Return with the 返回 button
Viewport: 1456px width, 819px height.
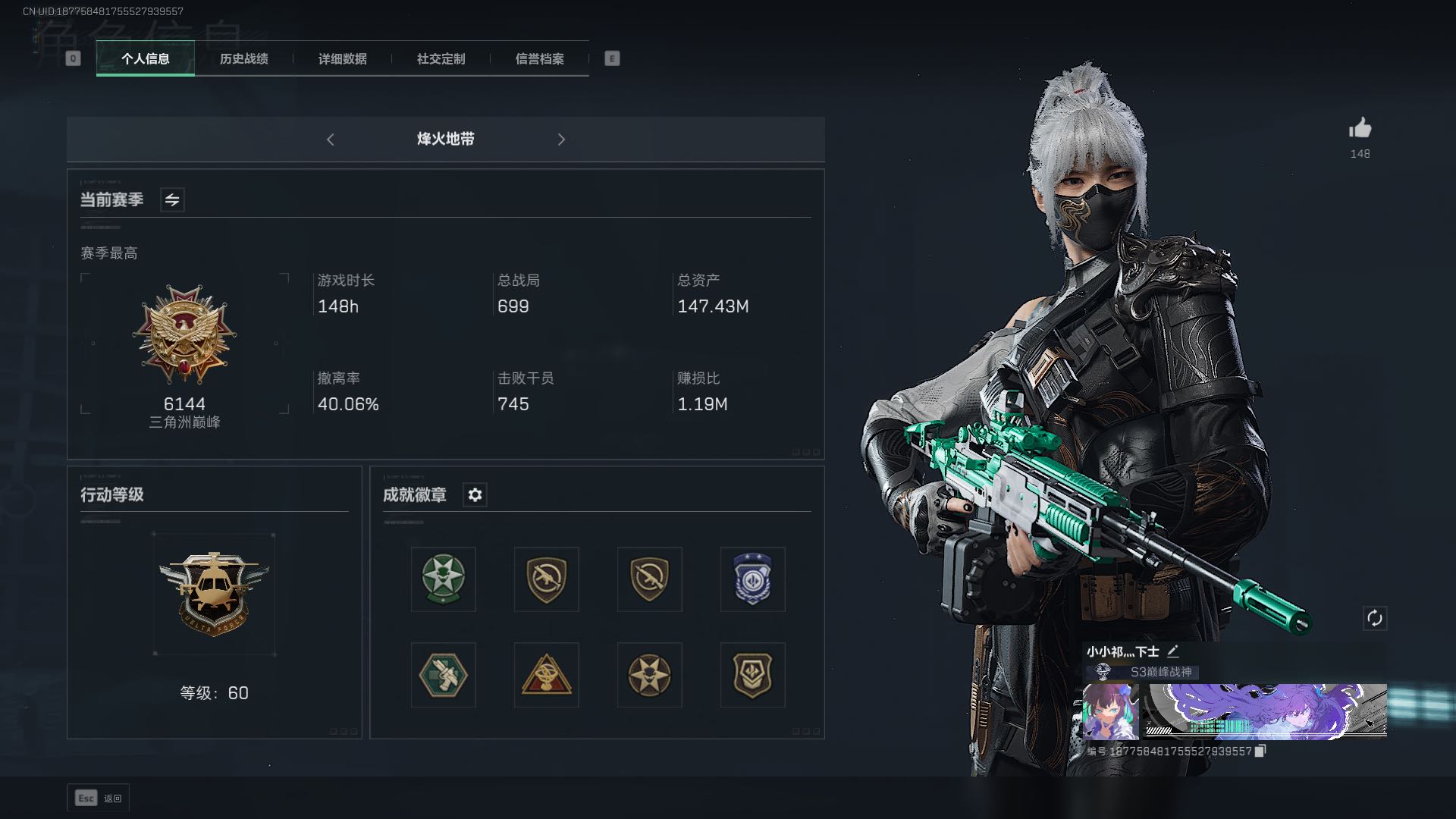click(99, 798)
